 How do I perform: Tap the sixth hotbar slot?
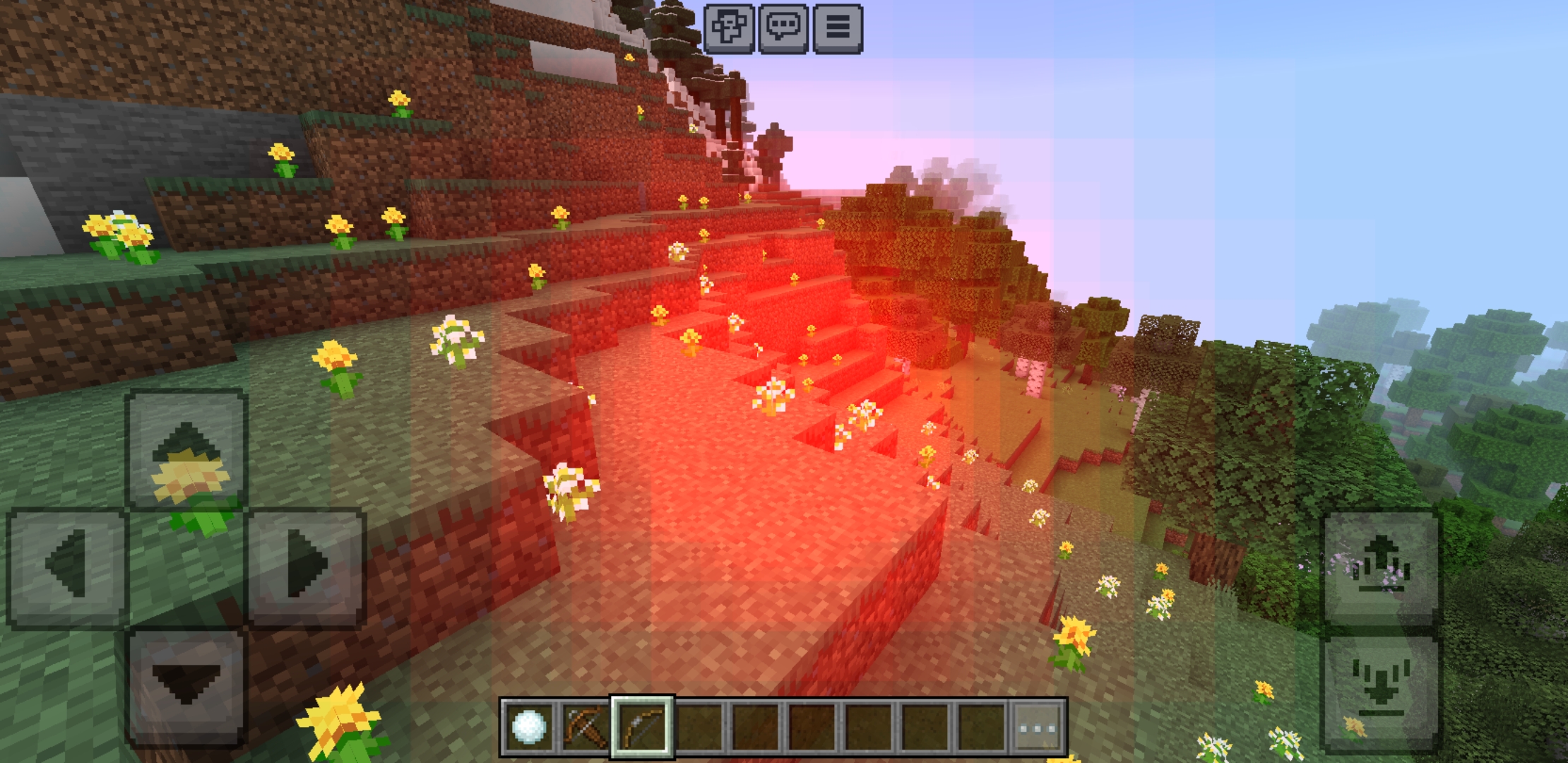click(x=814, y=726)
